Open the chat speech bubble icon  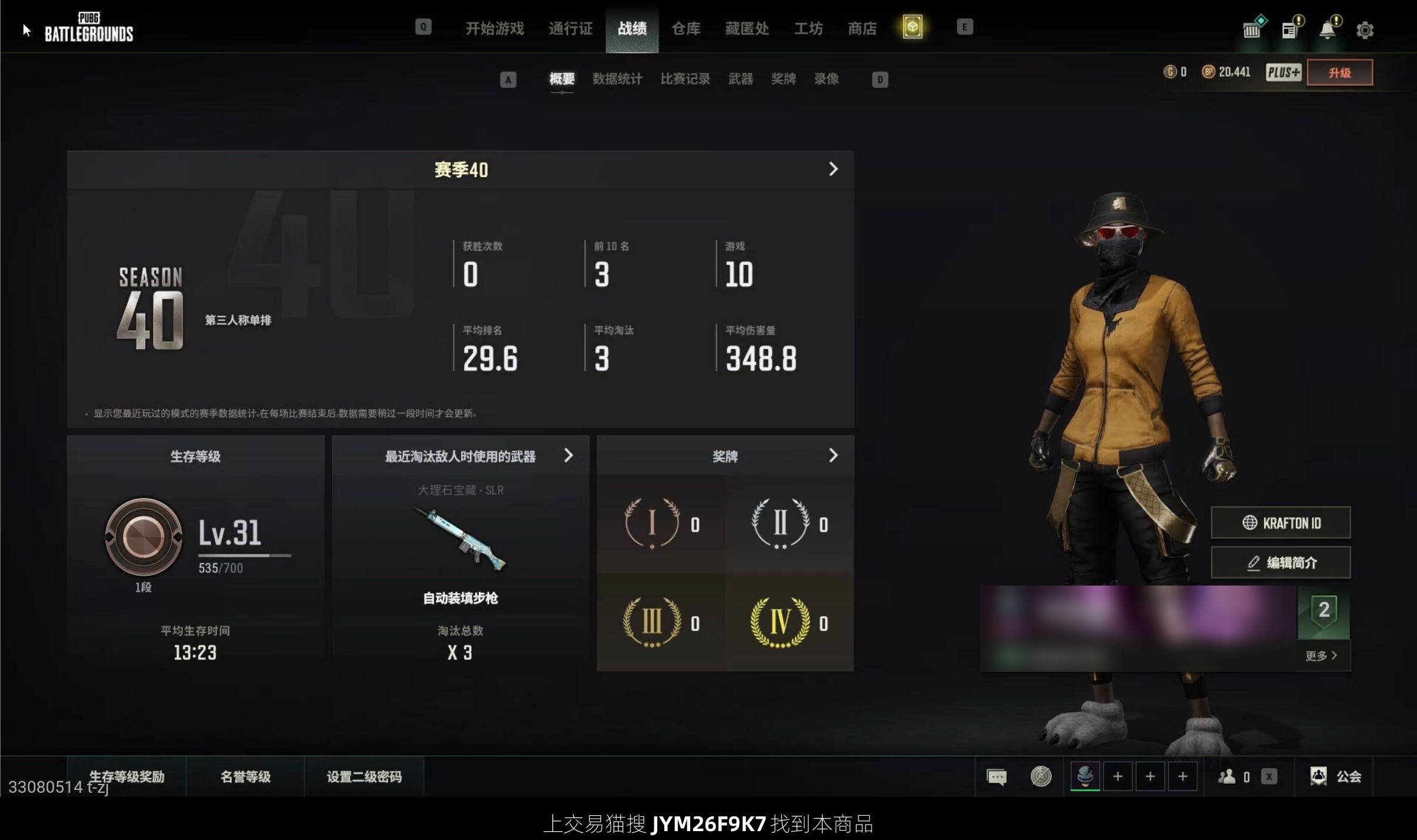[x=997, y=777]
